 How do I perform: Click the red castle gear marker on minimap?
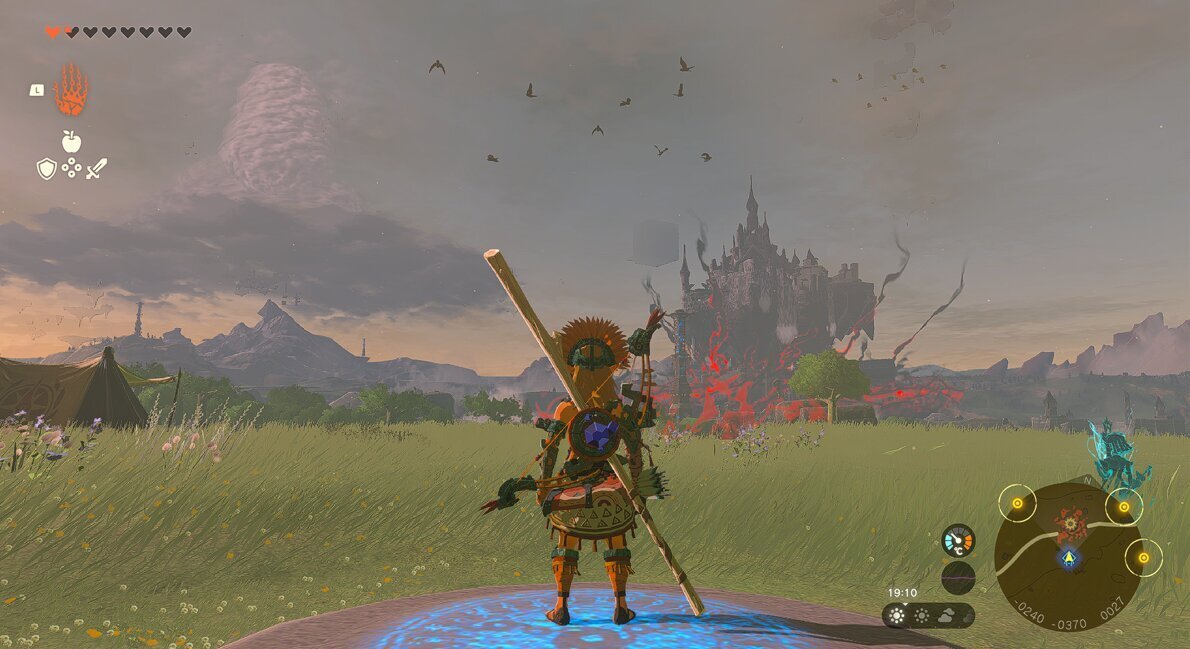point(1070,521)
